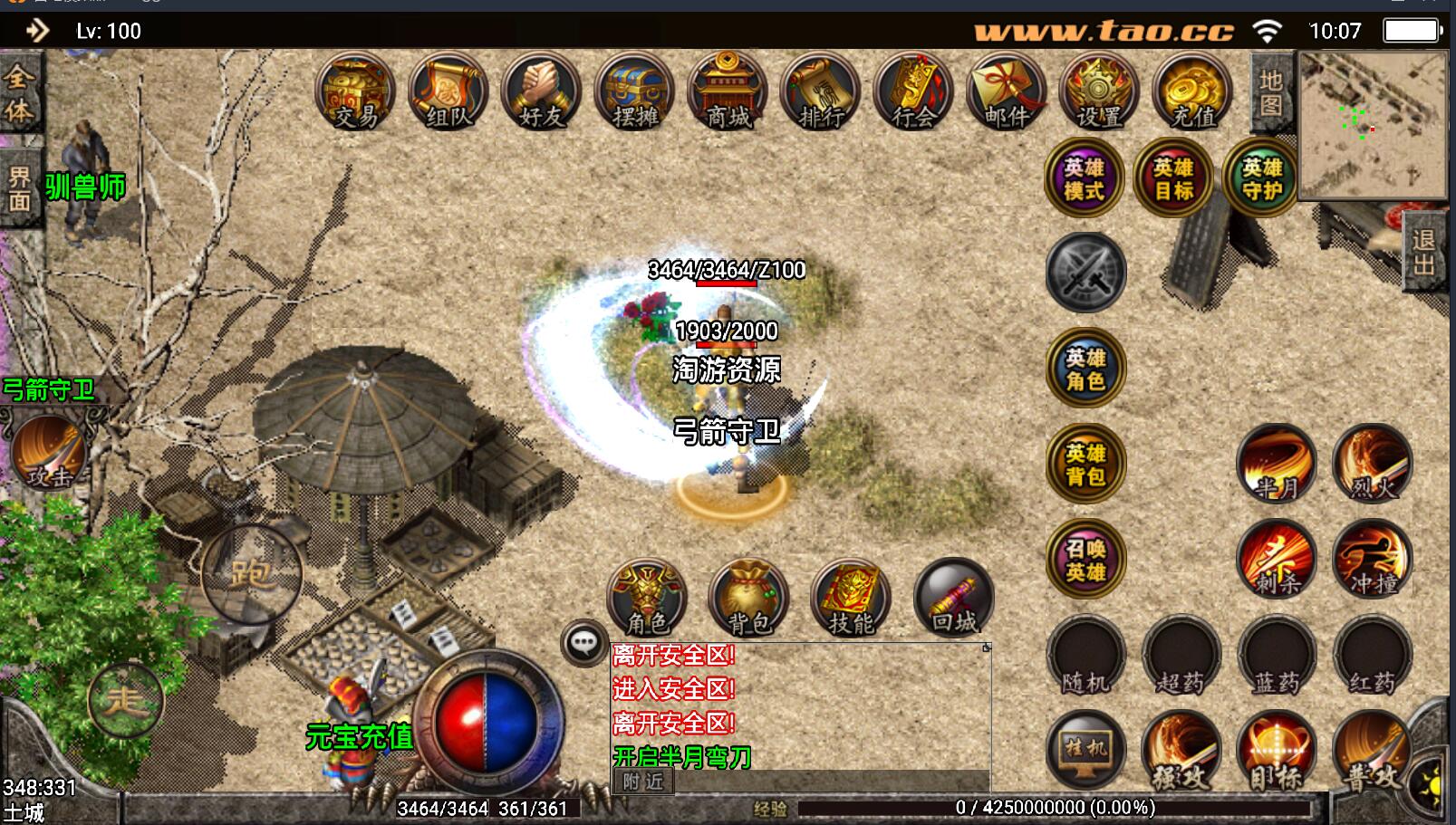
Task: Open the 角色 character sheet
Action: (x=647, y=598)
